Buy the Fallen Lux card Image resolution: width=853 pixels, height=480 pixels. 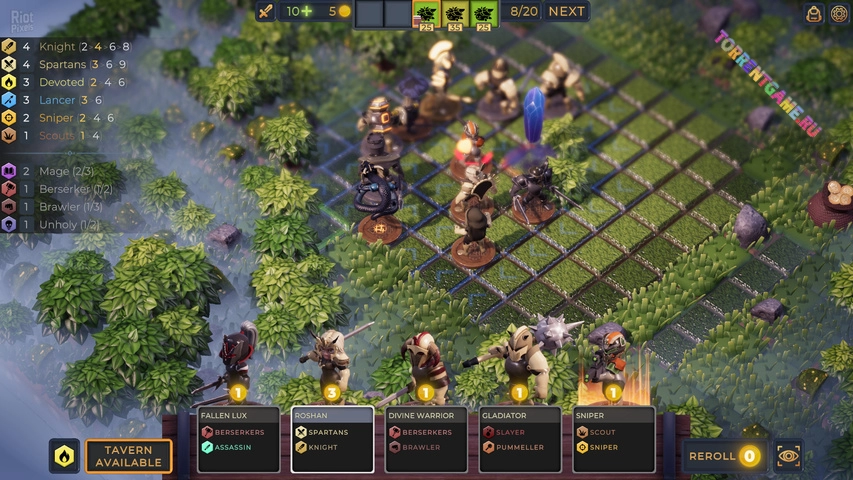click(x=234, y=438)
